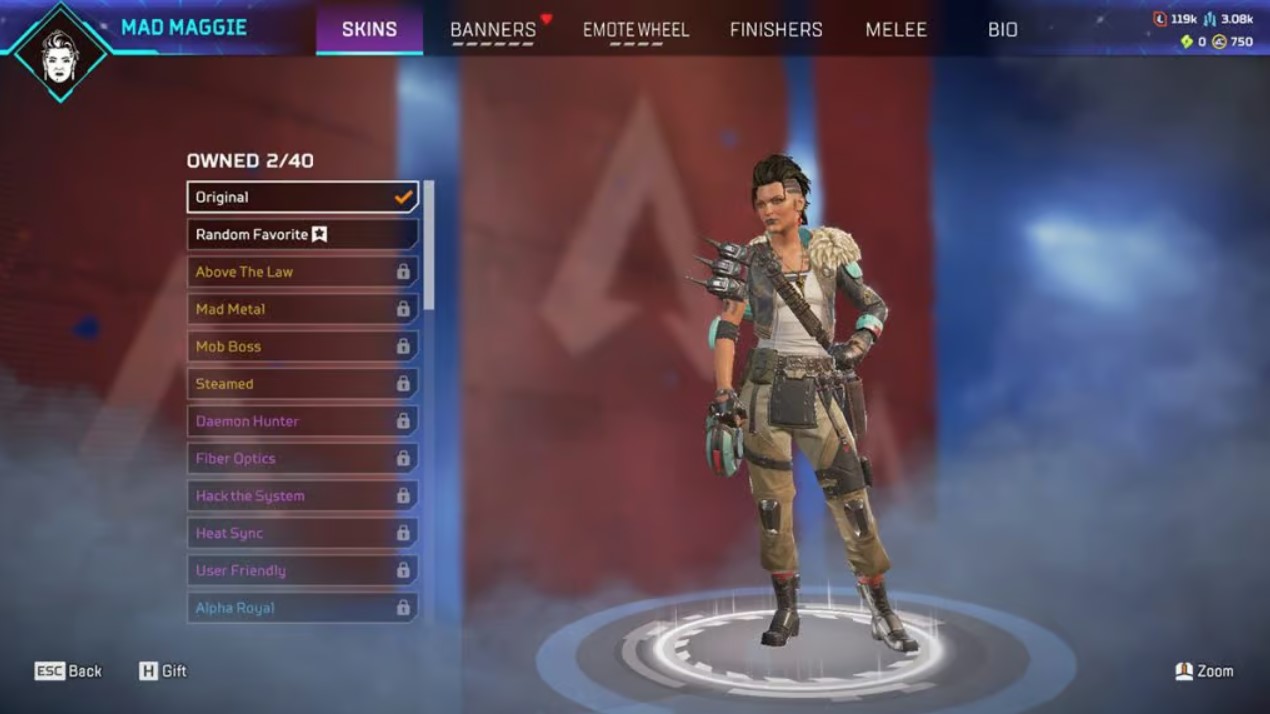Select the Steamed skin entry
The image size is (1270, 714).
tap(302, 384)
